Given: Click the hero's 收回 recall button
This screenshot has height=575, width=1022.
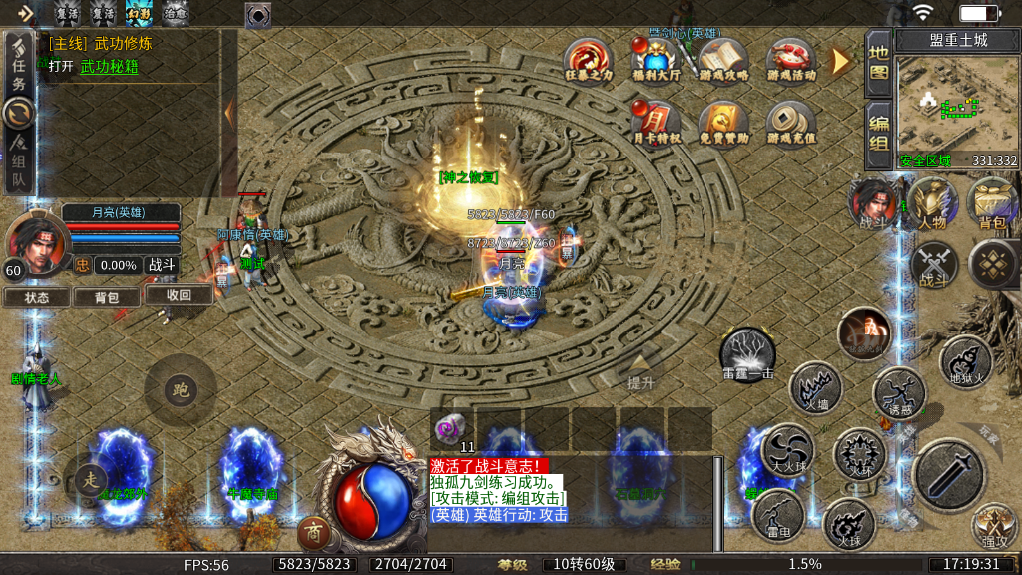Looking at the screenshot, I should point(178,295).
